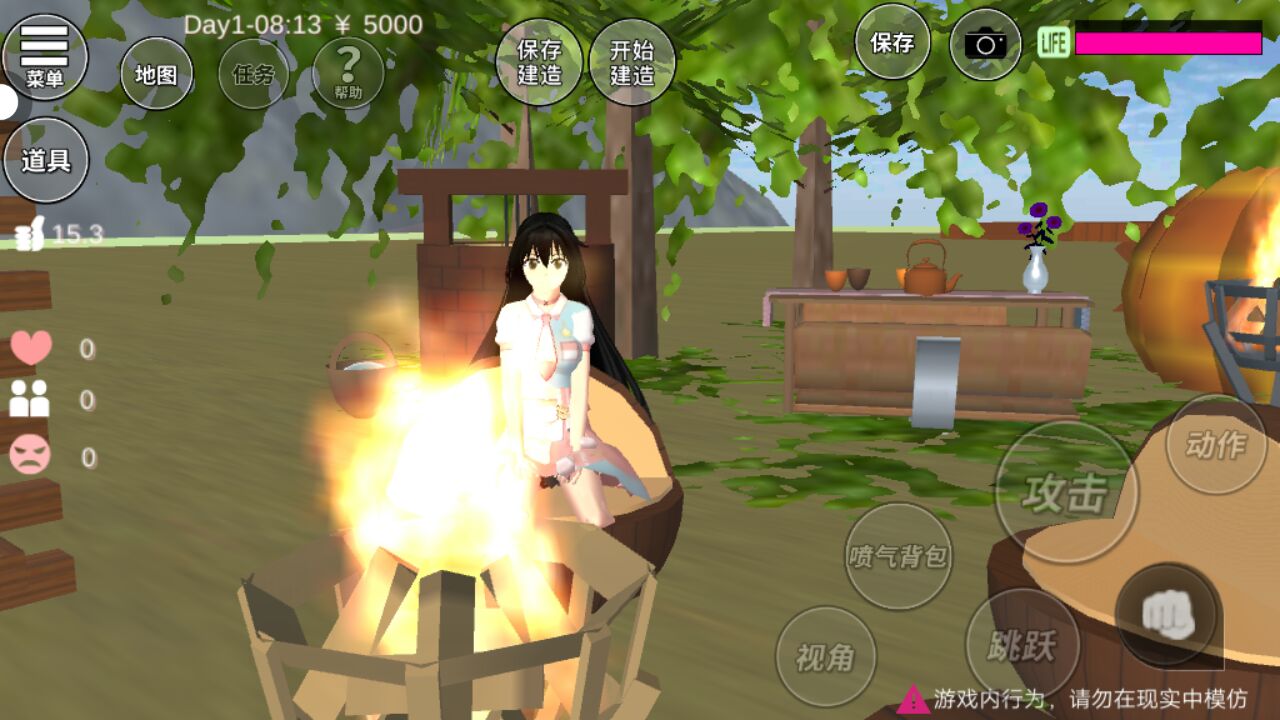Viewport: 1280px width, 720px height.
Task: Tap the 开始建造 button
Action: point(632,62)
